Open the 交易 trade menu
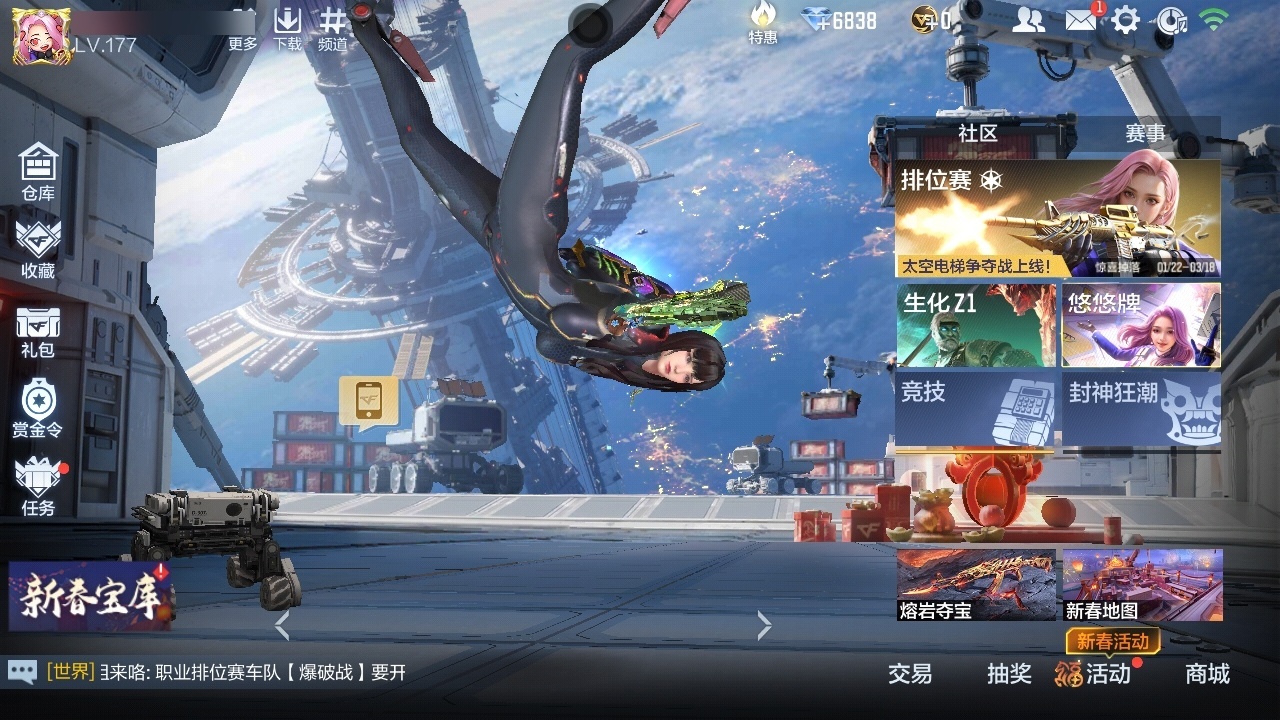The width and height of the screenshot is (1280, 720). 910,674
